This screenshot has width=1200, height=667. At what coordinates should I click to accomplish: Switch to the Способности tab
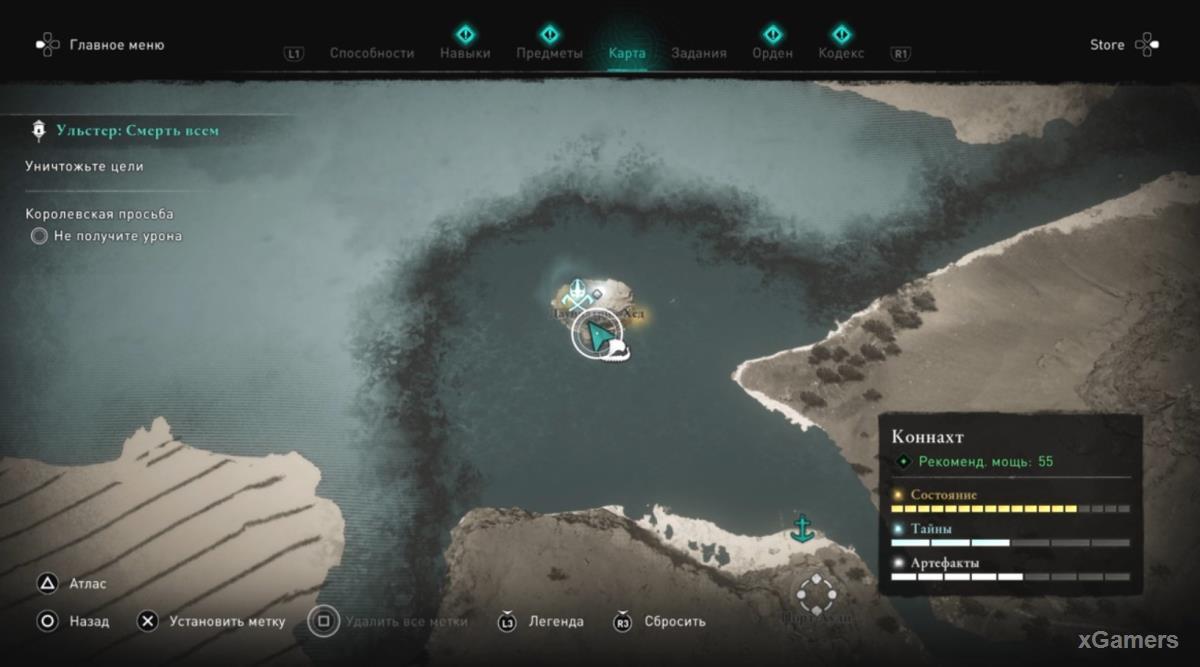point(372,53)
